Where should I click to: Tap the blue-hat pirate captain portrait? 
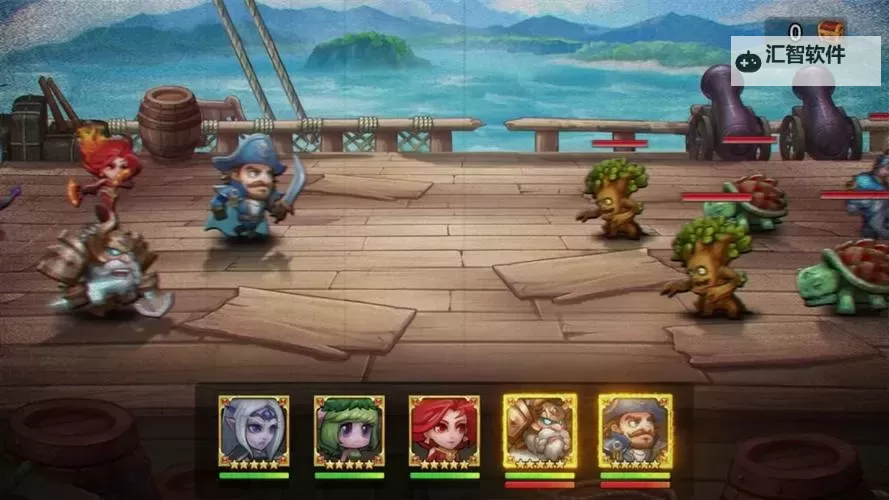[x=635, y=431]
